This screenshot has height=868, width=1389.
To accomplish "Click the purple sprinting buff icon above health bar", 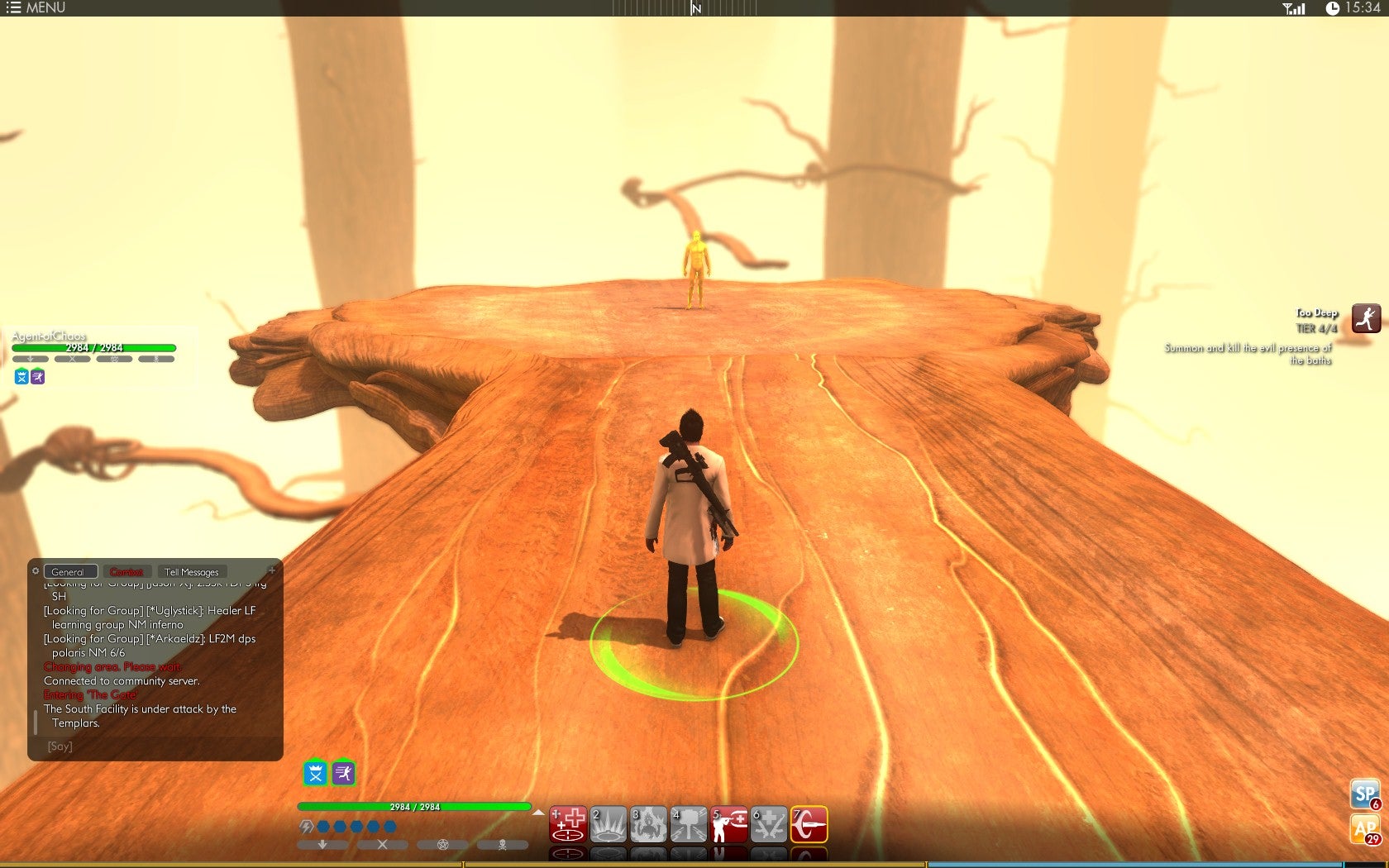I will point(343,773).
